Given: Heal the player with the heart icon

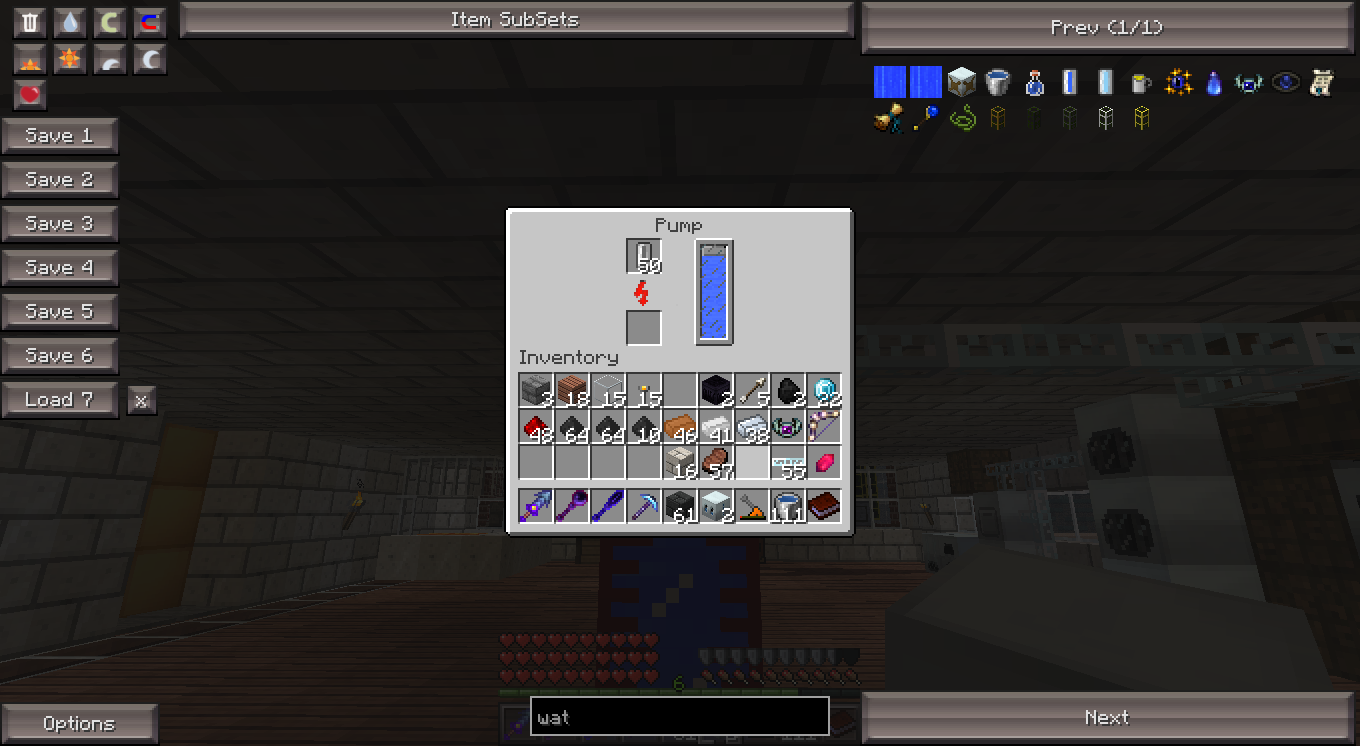Looking at the screenshot, I should point(31,95).
